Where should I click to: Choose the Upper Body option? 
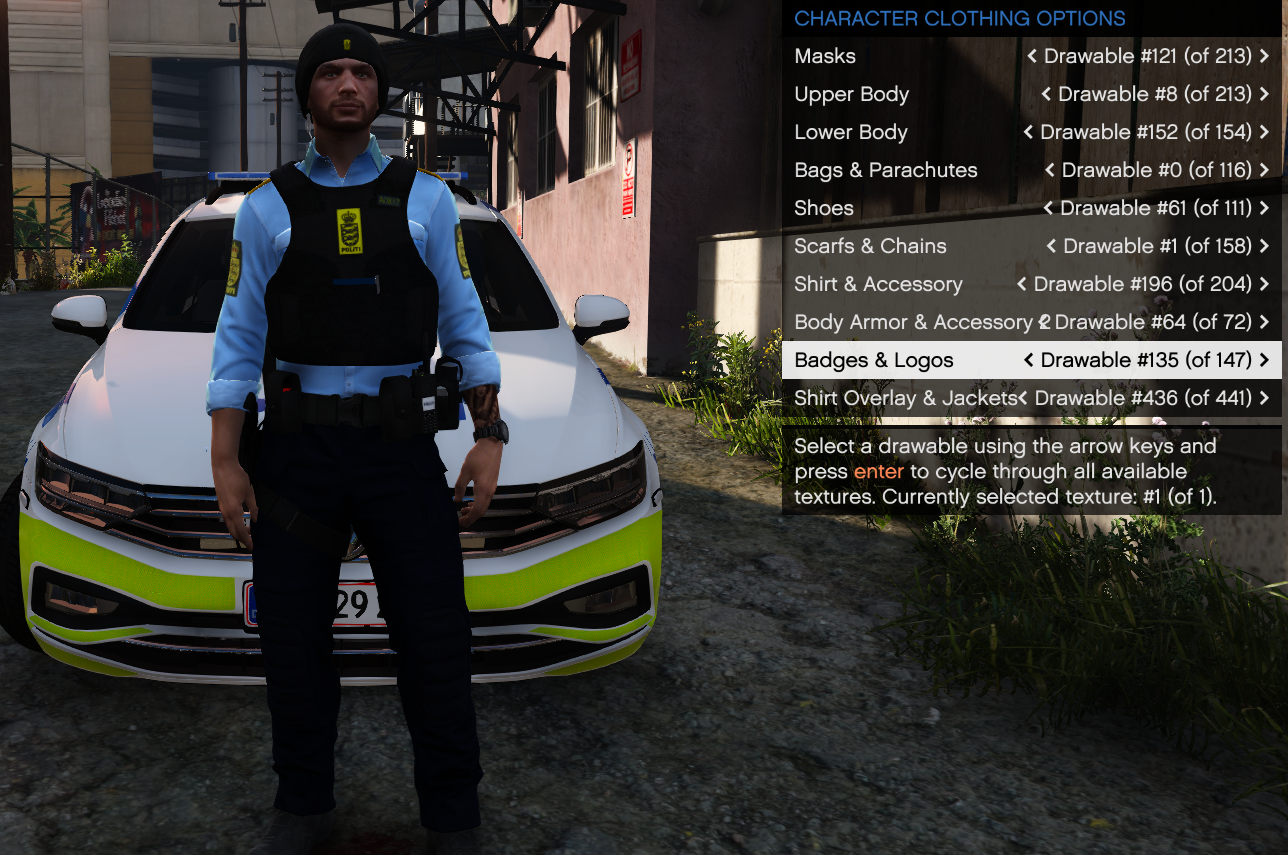(x=851, y=95)
